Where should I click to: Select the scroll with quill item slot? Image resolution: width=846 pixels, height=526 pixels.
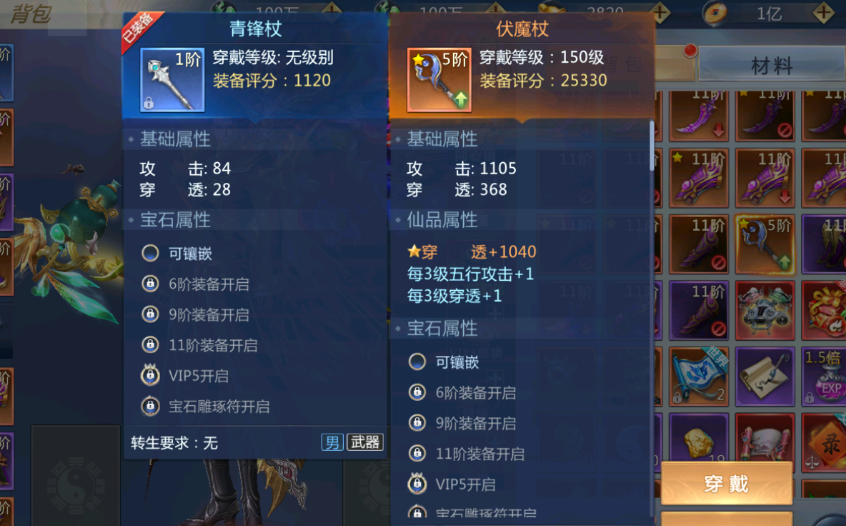pyautogui.click(x=765, y=375)
